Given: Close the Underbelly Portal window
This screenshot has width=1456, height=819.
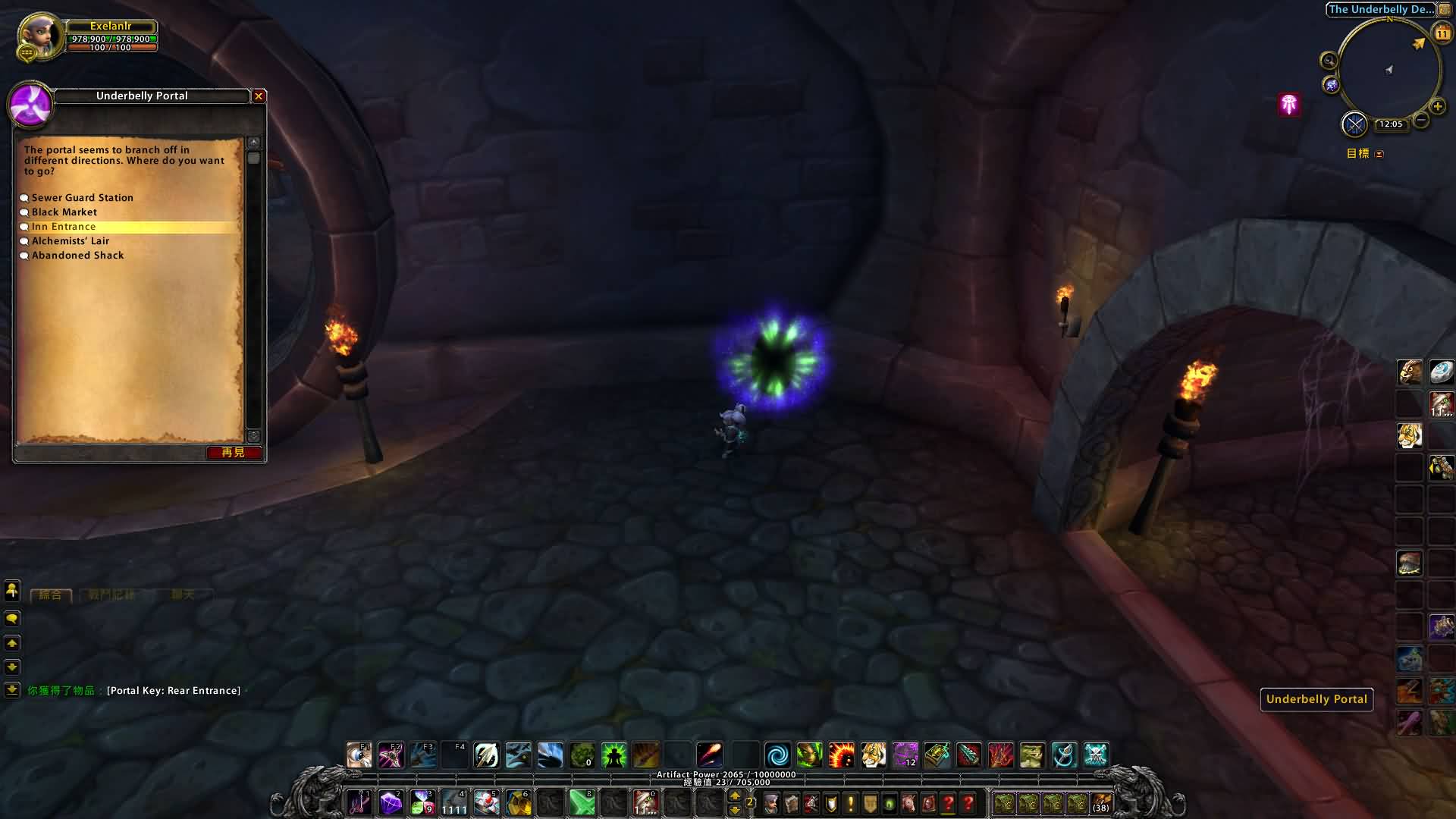Looking at the screenshot, I should tap(259, 96).
